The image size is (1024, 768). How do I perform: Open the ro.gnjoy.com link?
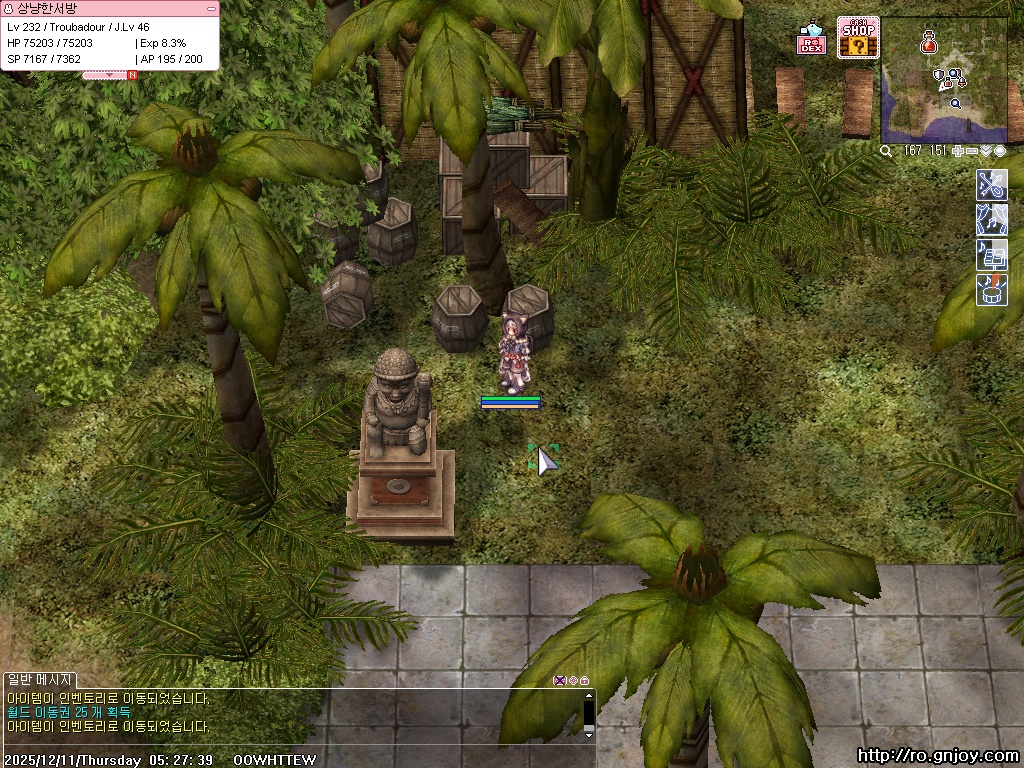[939, 756]
